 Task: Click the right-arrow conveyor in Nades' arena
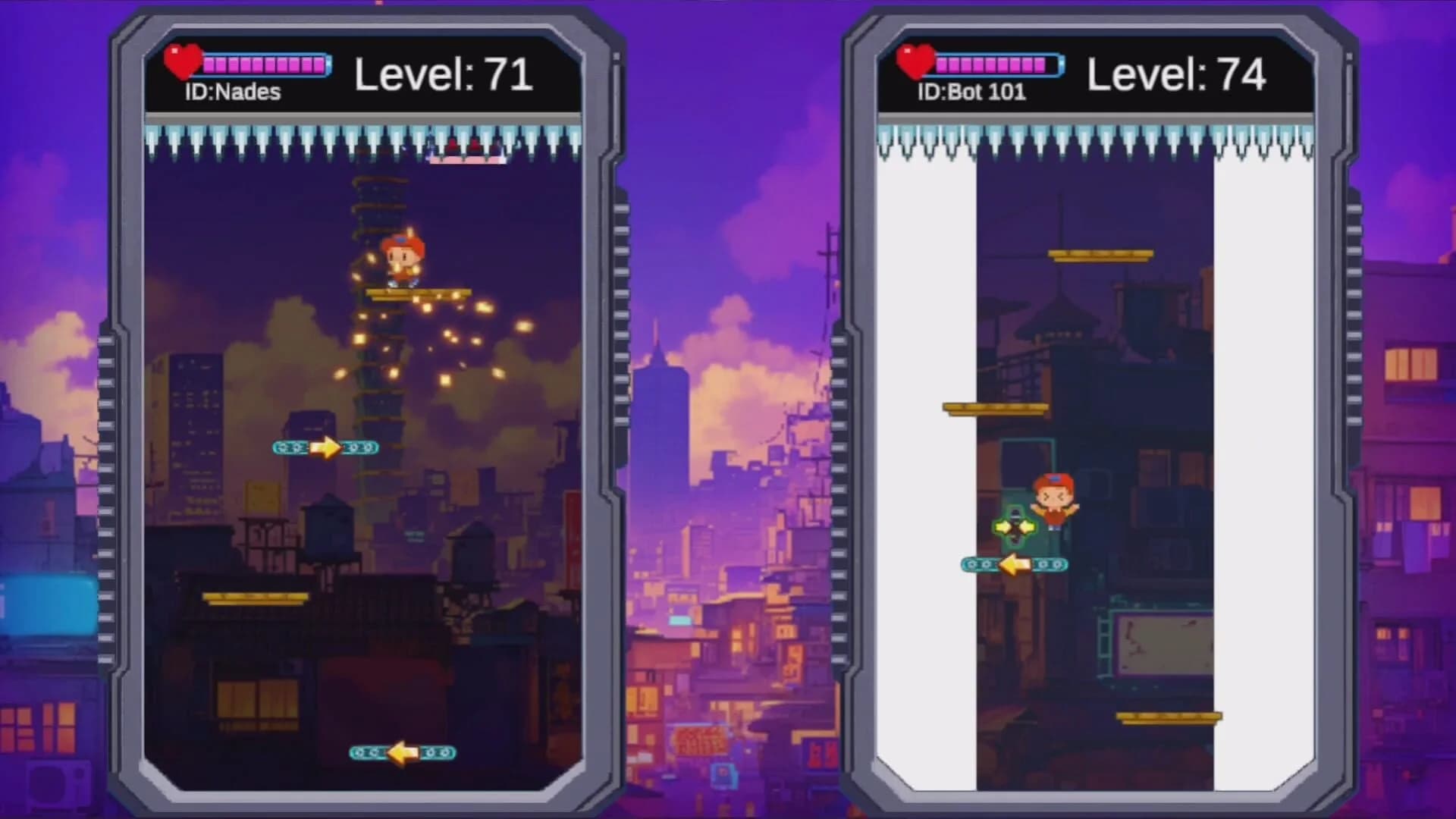tap(325, 448)
